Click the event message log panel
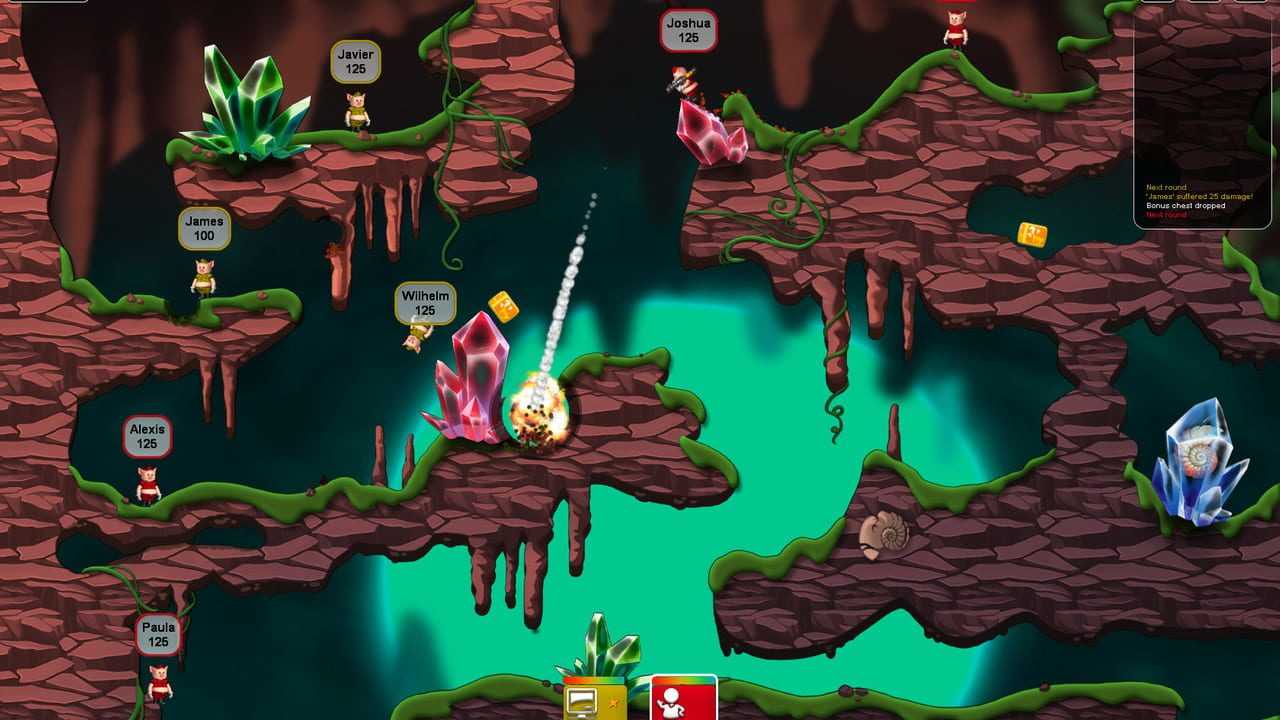This screenshot has width=1280, height=720. pyautogui.click(x=1202, y=120)
